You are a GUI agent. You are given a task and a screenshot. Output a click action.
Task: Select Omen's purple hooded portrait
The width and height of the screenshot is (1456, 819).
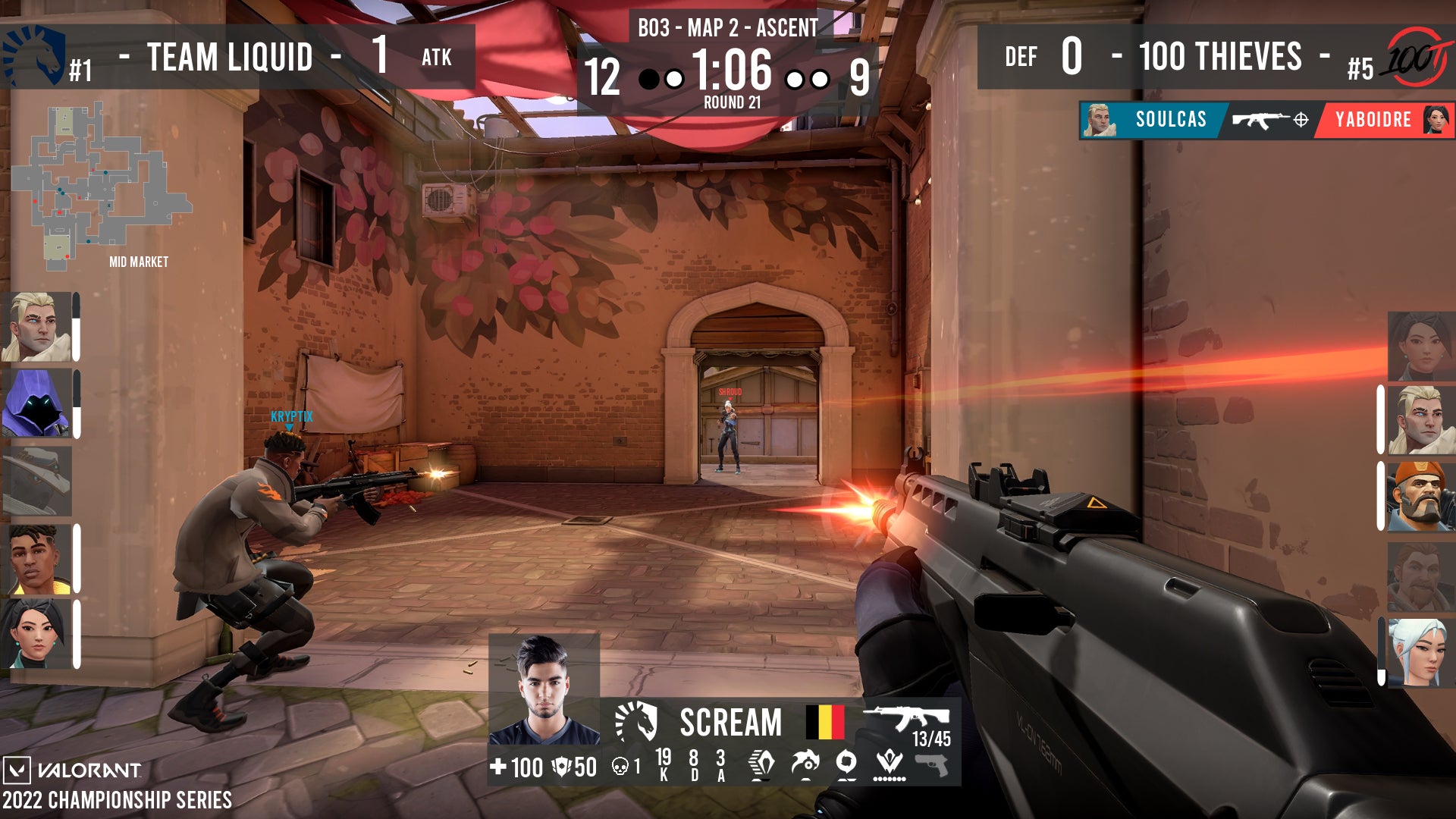coord(36,403)
